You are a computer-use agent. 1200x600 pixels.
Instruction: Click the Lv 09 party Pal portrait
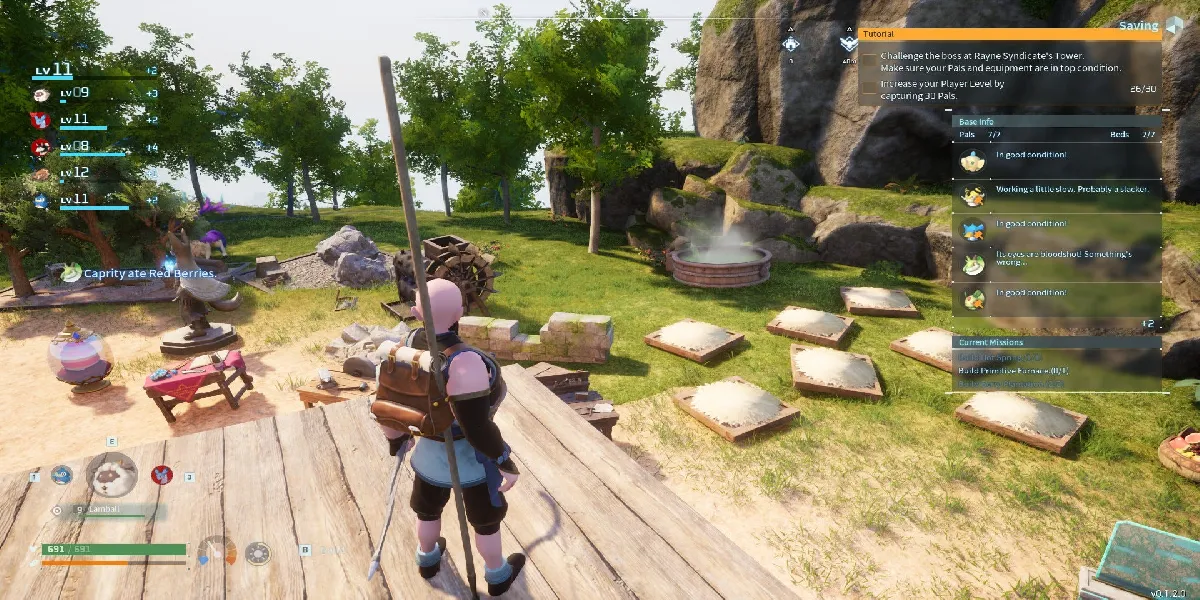click(41, 94)
